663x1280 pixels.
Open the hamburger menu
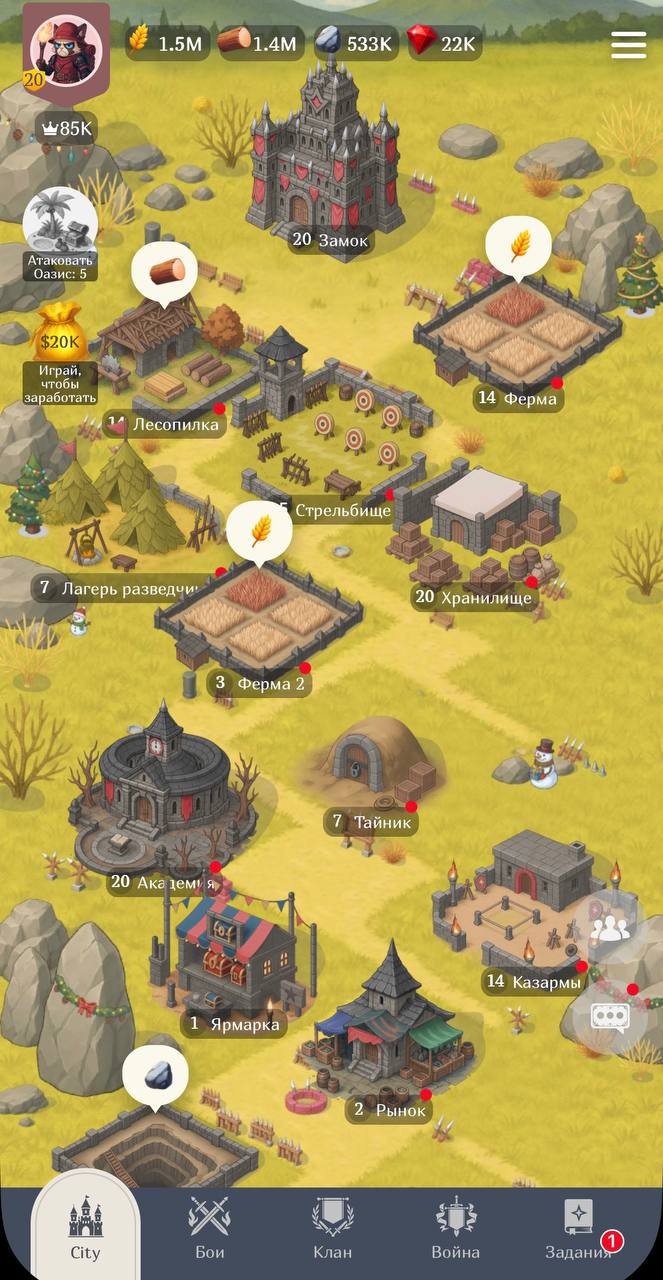click(x=628, y=45)
